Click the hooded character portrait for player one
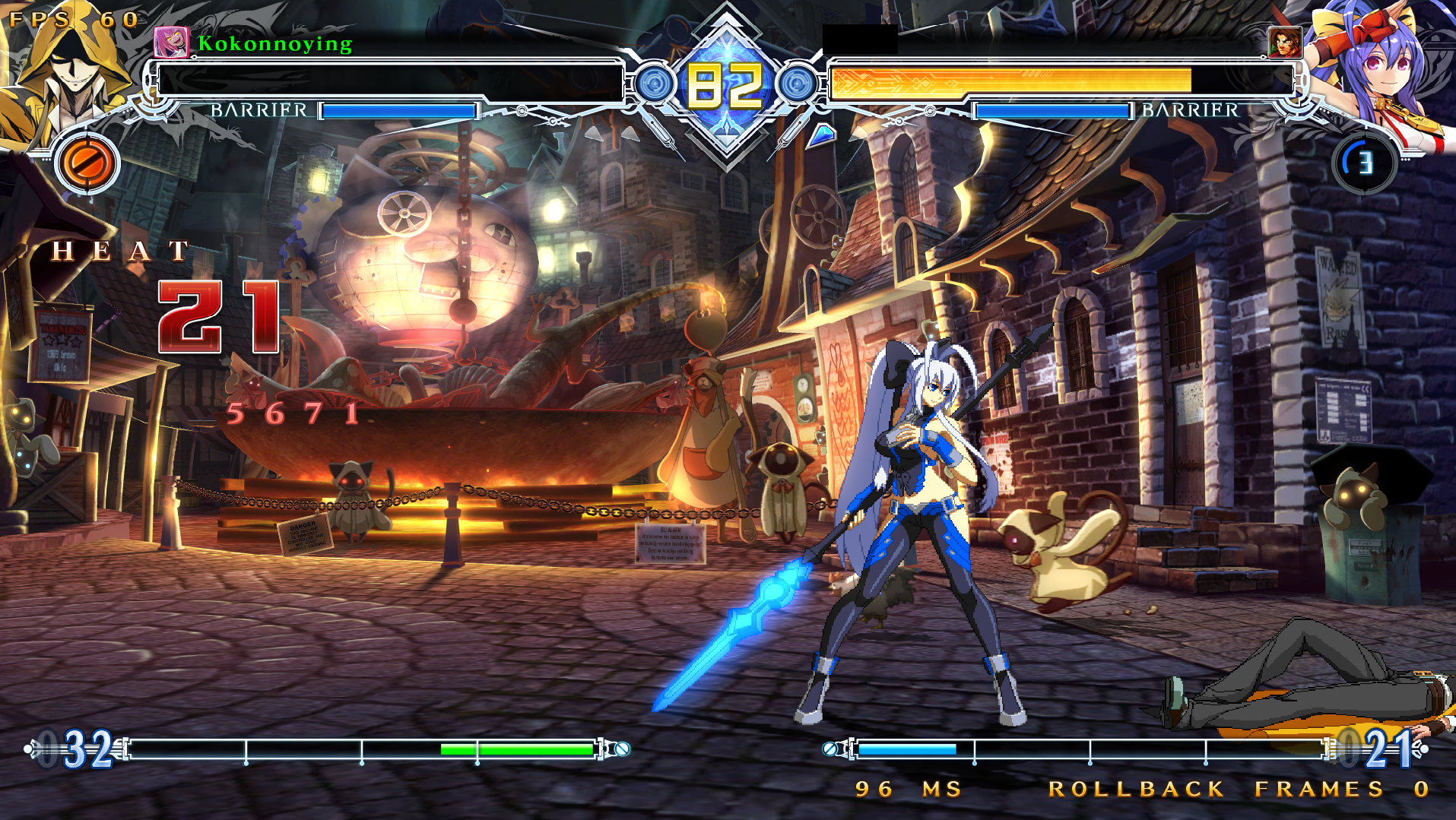This screenshot has width=1456, height=820. pyautogui.click(x=65, y=72)
